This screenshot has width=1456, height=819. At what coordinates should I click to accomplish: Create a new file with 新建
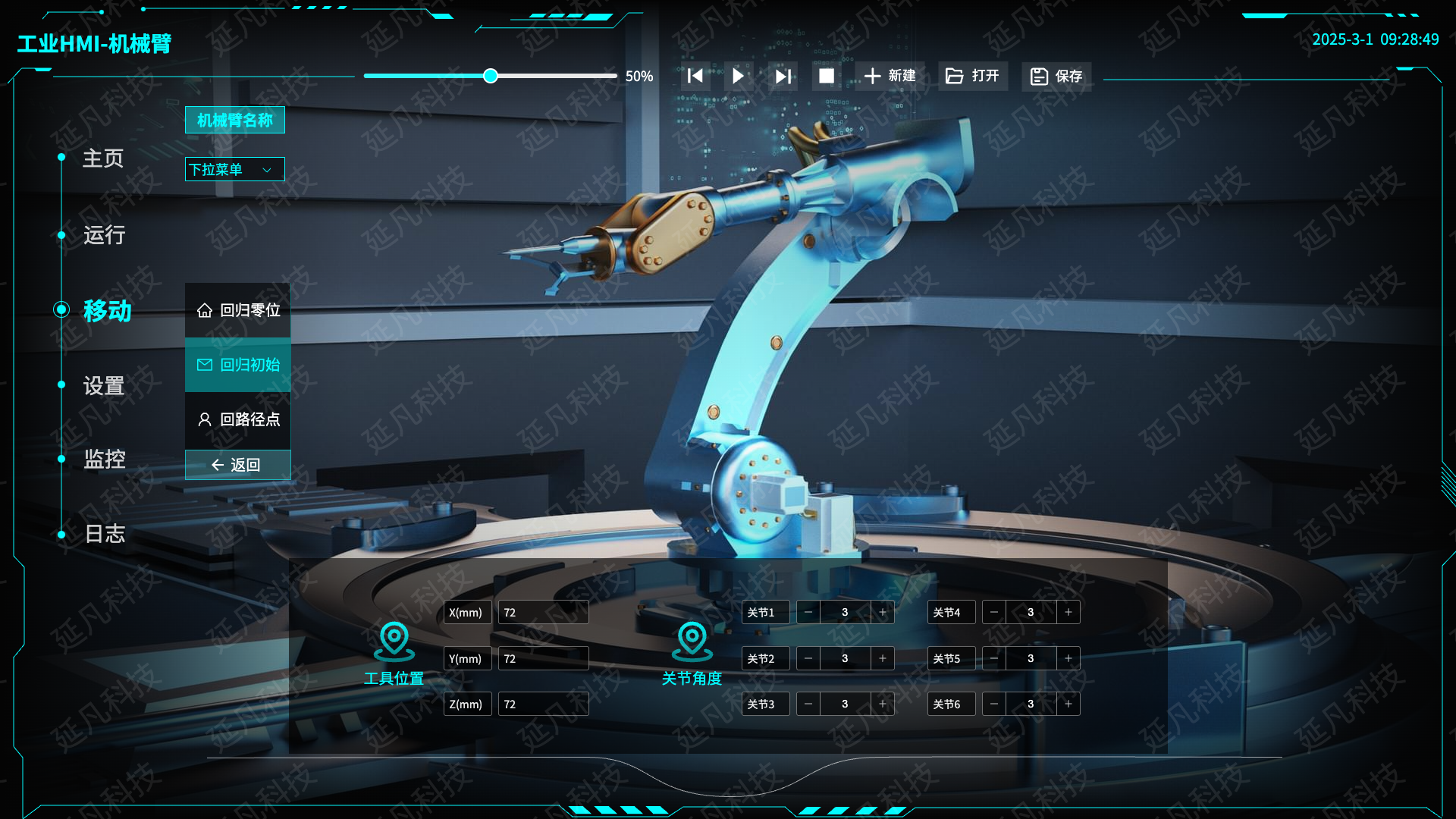[x=890, y=76]
